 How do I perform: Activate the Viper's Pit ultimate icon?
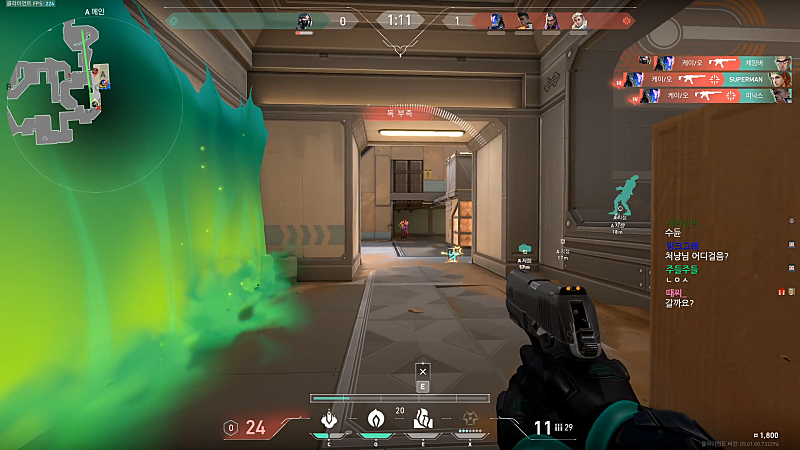(x=470, y=418)
